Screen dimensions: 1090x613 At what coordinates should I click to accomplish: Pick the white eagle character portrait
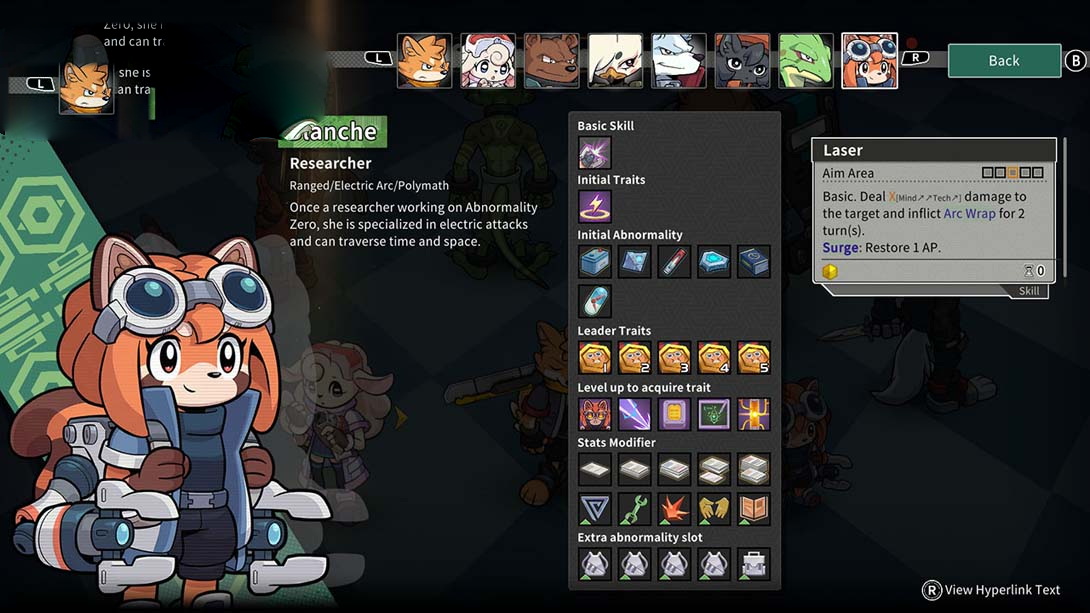tap(615, 61)
